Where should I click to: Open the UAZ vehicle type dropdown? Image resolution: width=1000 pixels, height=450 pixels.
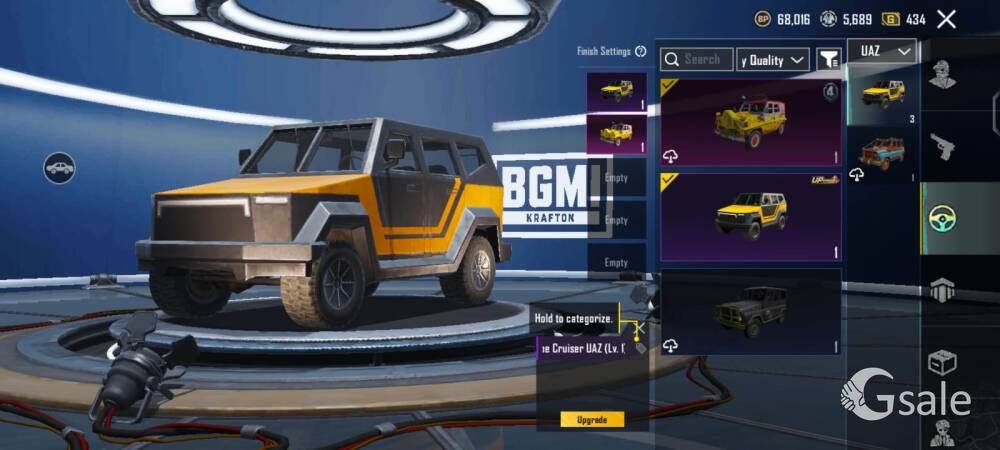[881, 51]
